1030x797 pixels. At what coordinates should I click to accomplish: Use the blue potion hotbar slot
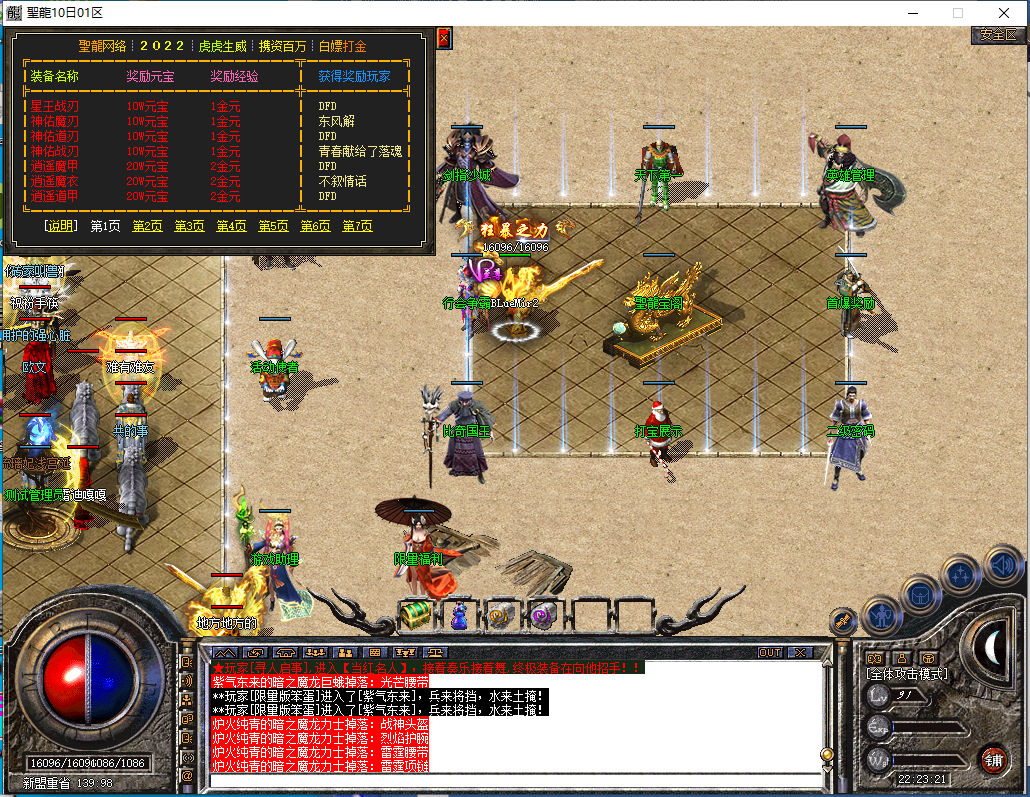point(458,615)
